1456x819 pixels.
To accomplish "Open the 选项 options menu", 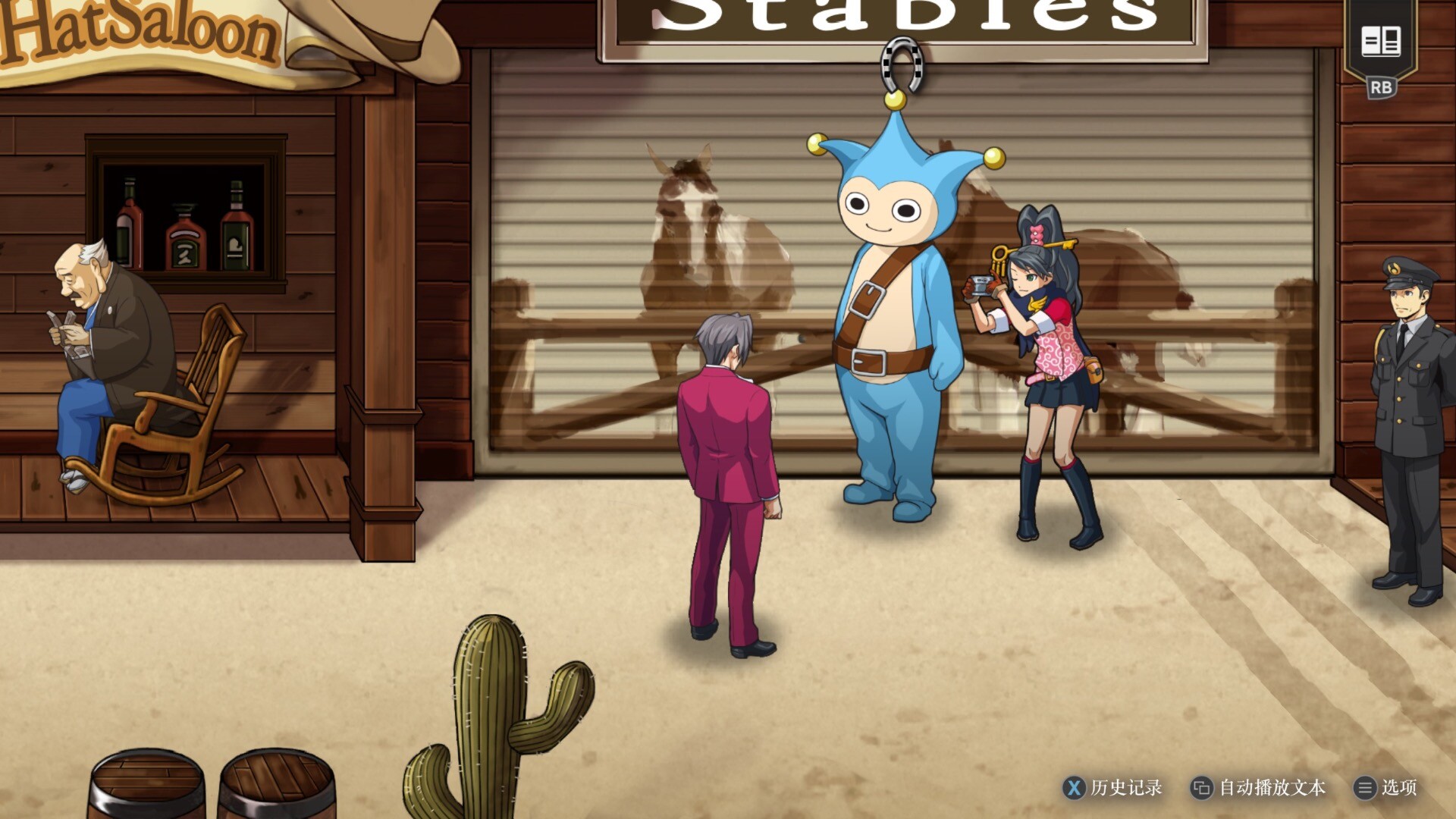I will (x=1385, y=788).
